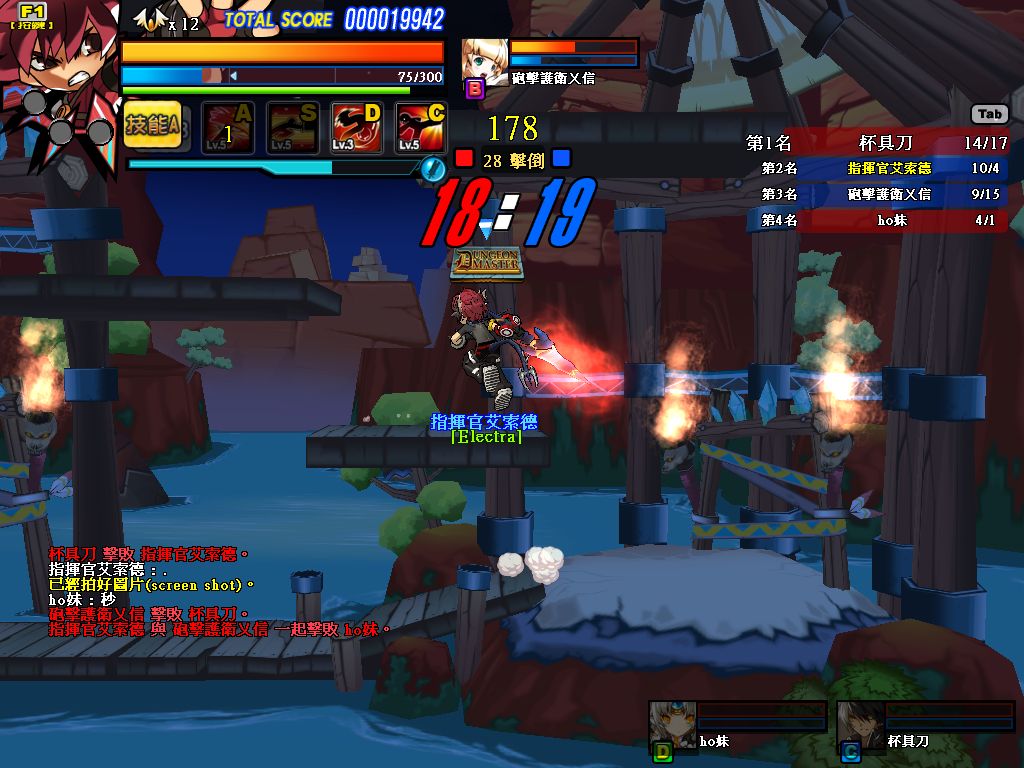
Task: Click the first-place scoreboard row 杯具刀
Action: [x=878, y=143]
